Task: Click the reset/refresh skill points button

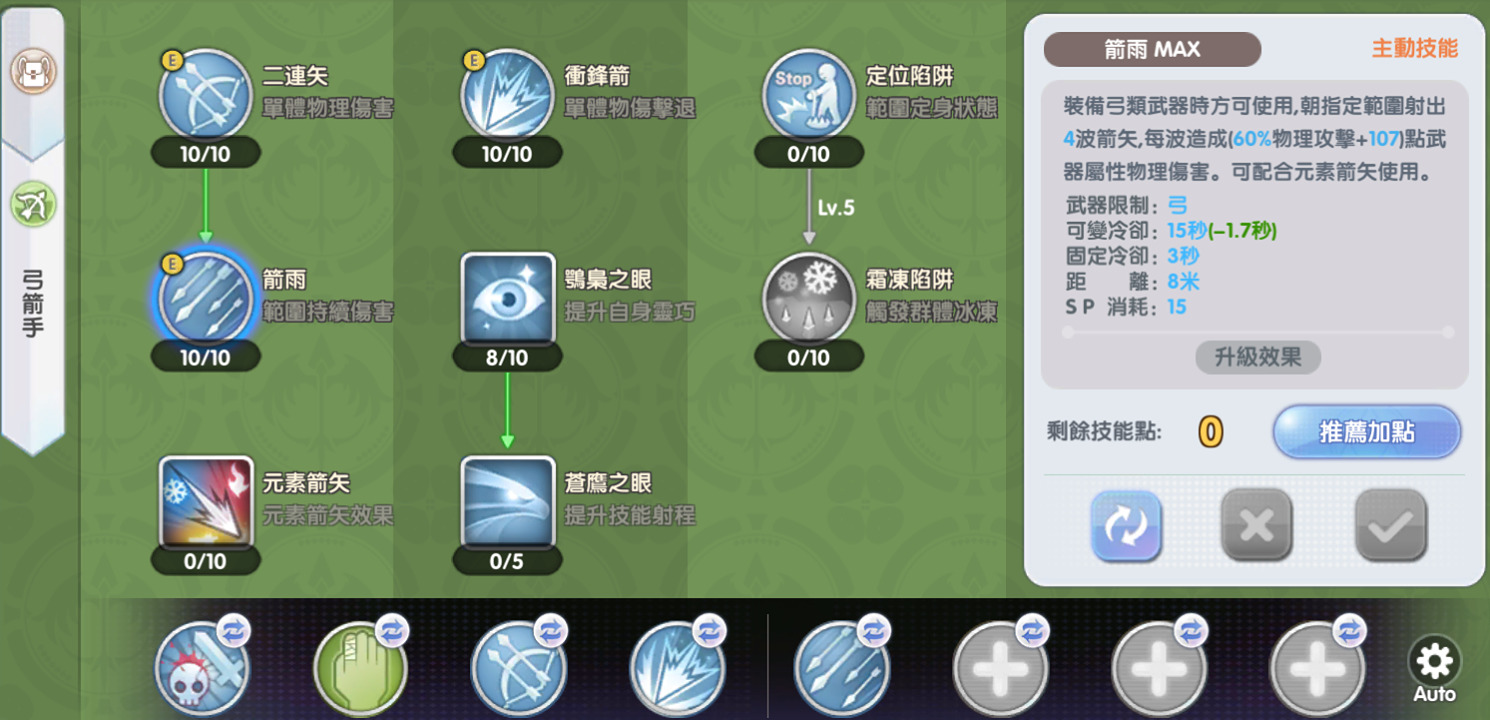Action: click(1126, 526)
